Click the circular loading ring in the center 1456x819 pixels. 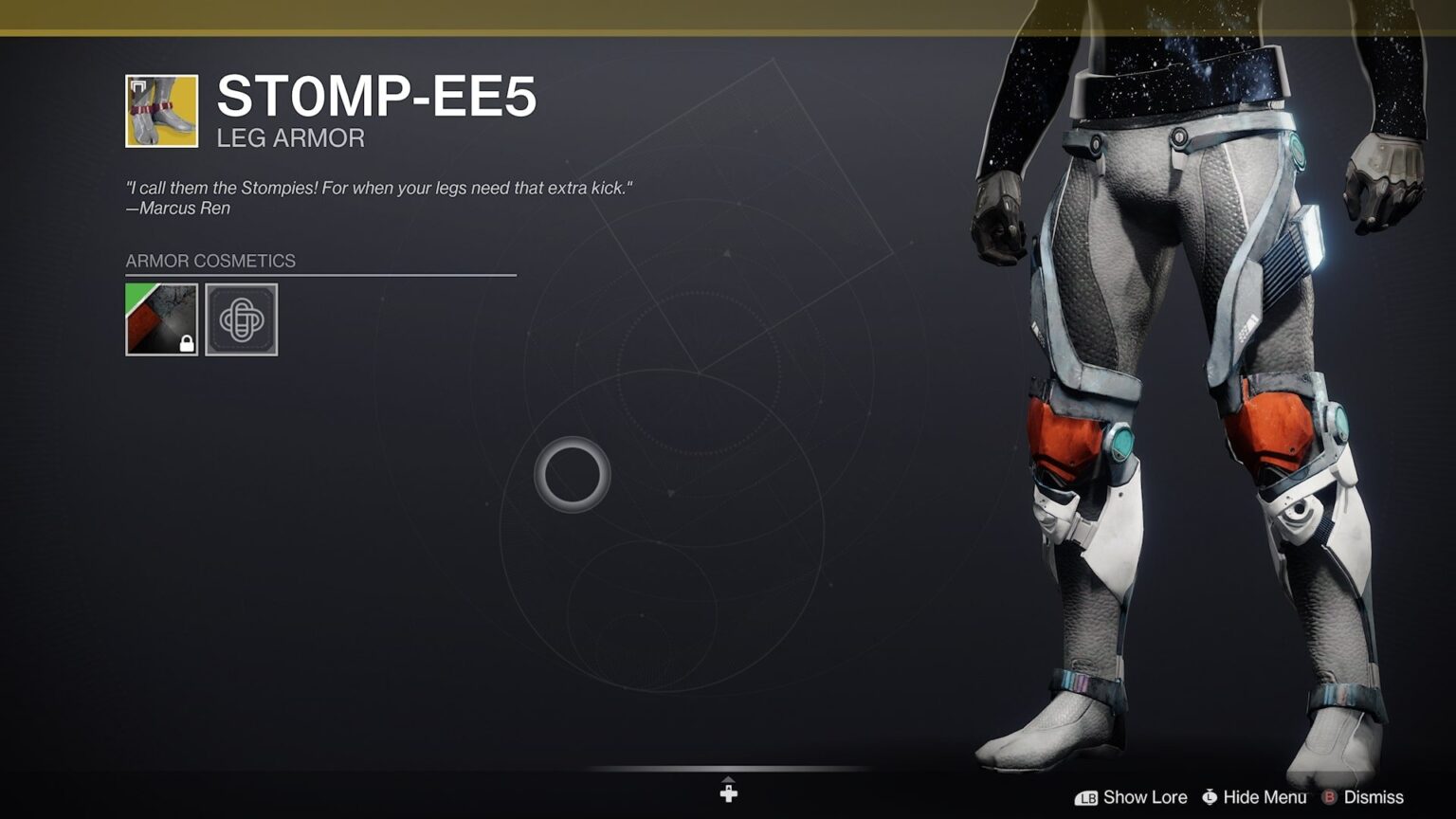(x=572, y=475)
